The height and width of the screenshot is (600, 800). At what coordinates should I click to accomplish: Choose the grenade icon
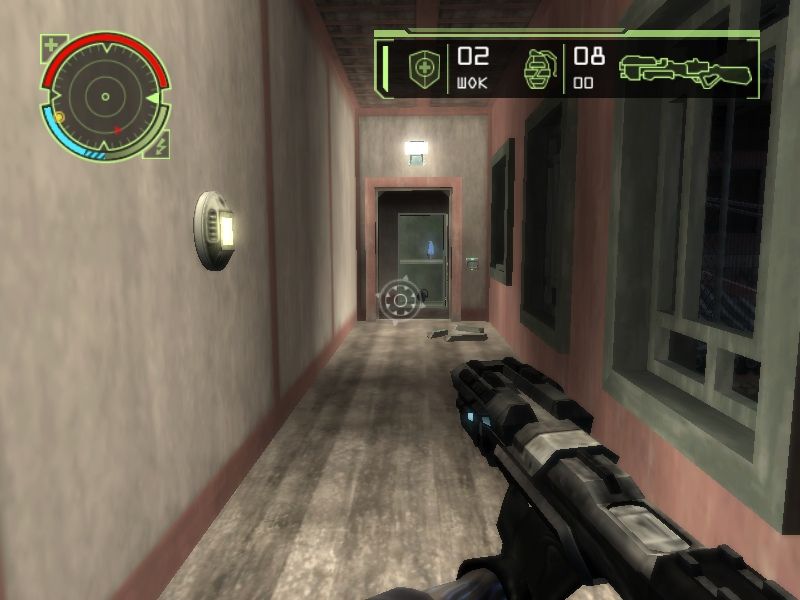pos(539,69)
